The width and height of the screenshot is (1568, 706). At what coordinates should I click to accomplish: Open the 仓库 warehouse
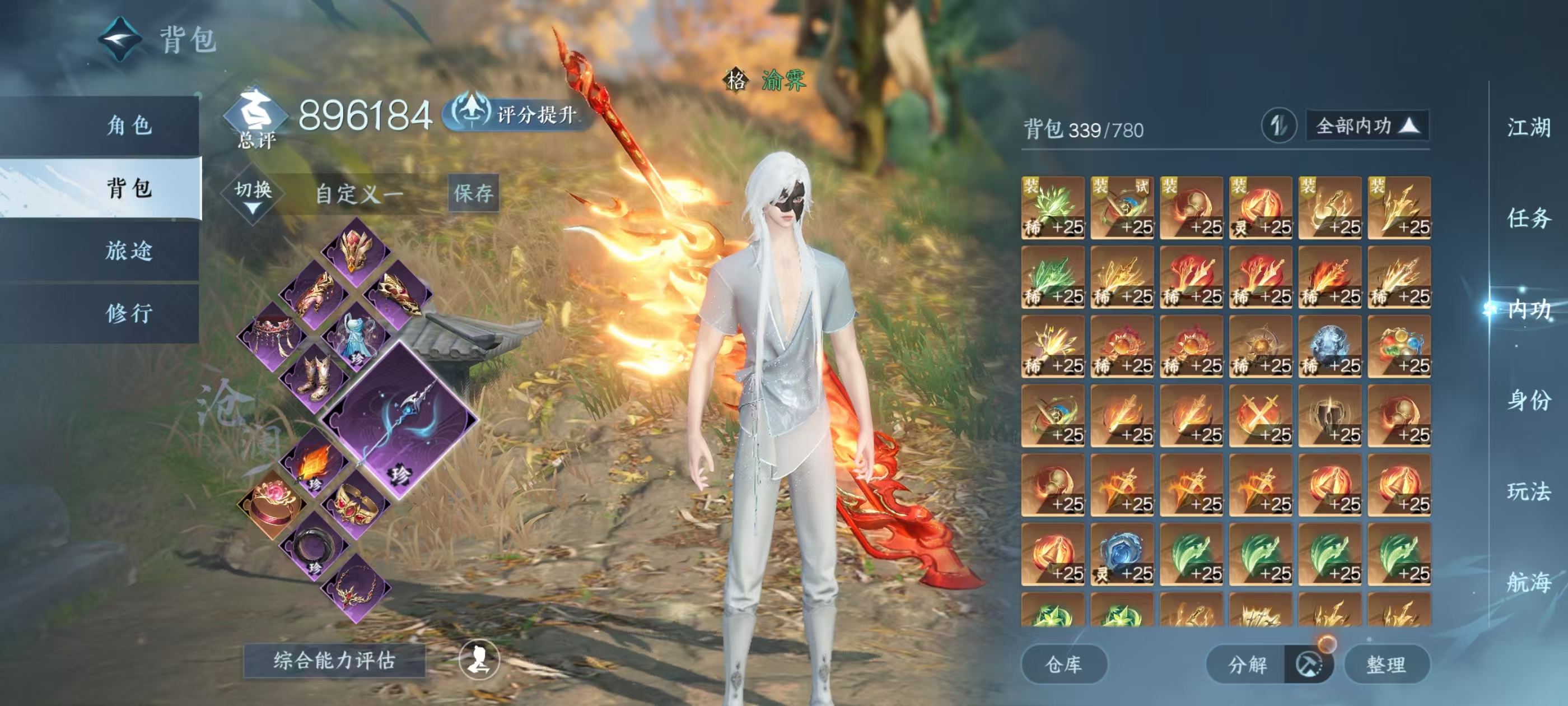1063,664
